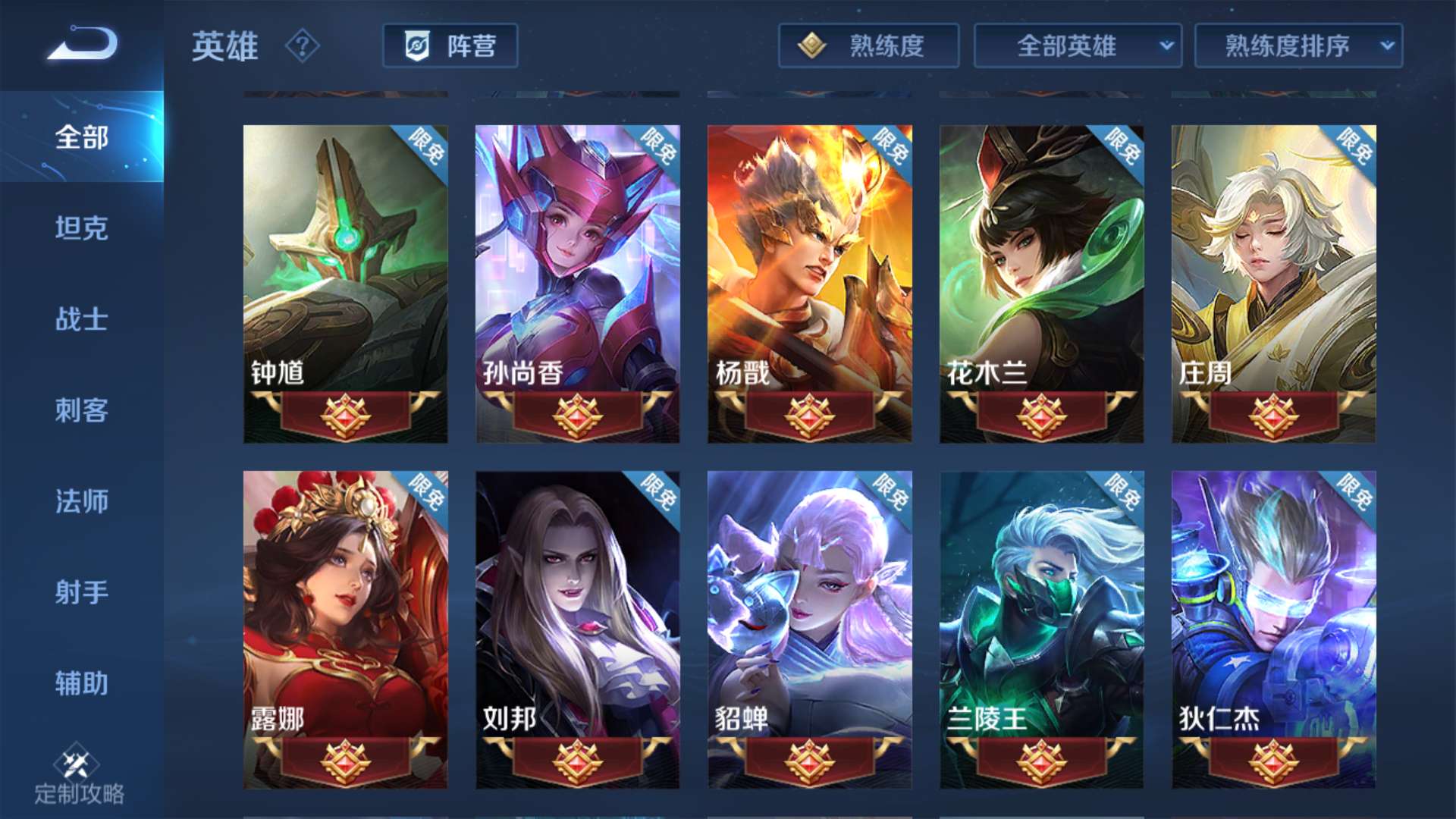
Task: Click the 熟练度 proficiency medal icon
Action: click(813, 46)
